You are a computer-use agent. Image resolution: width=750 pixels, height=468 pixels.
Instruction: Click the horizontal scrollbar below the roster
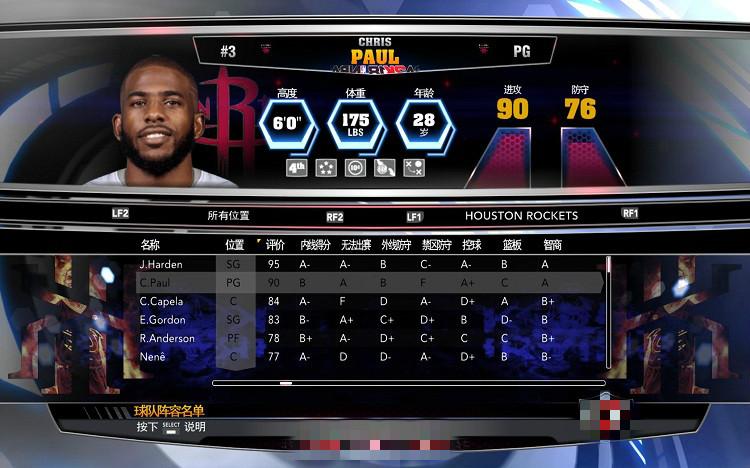point(408,382)
